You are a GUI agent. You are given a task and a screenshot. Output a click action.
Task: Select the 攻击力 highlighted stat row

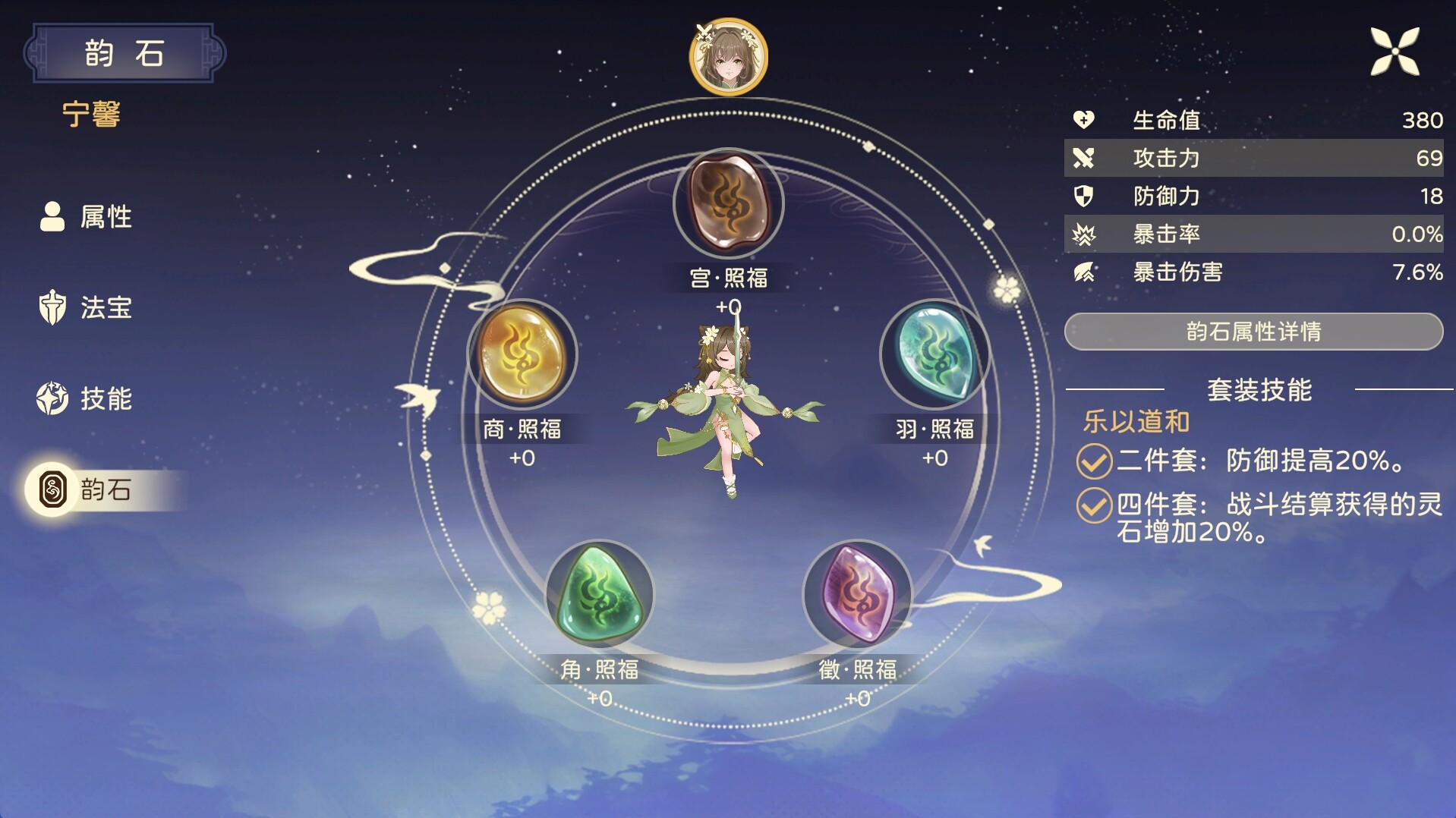[1253, 159]
